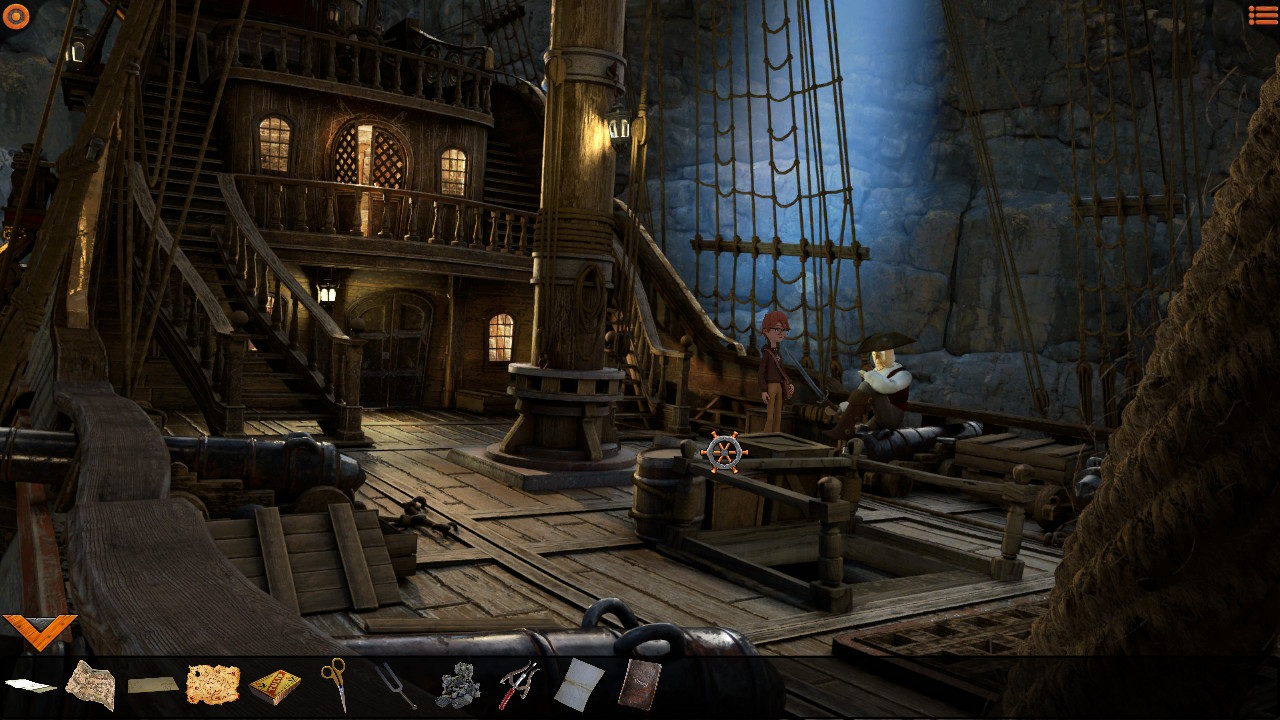Image resolution: width=1280 pixels, height=720 pixels.
Task: Collapse the inventory with the orange arrow
Action: pos(39,630)
